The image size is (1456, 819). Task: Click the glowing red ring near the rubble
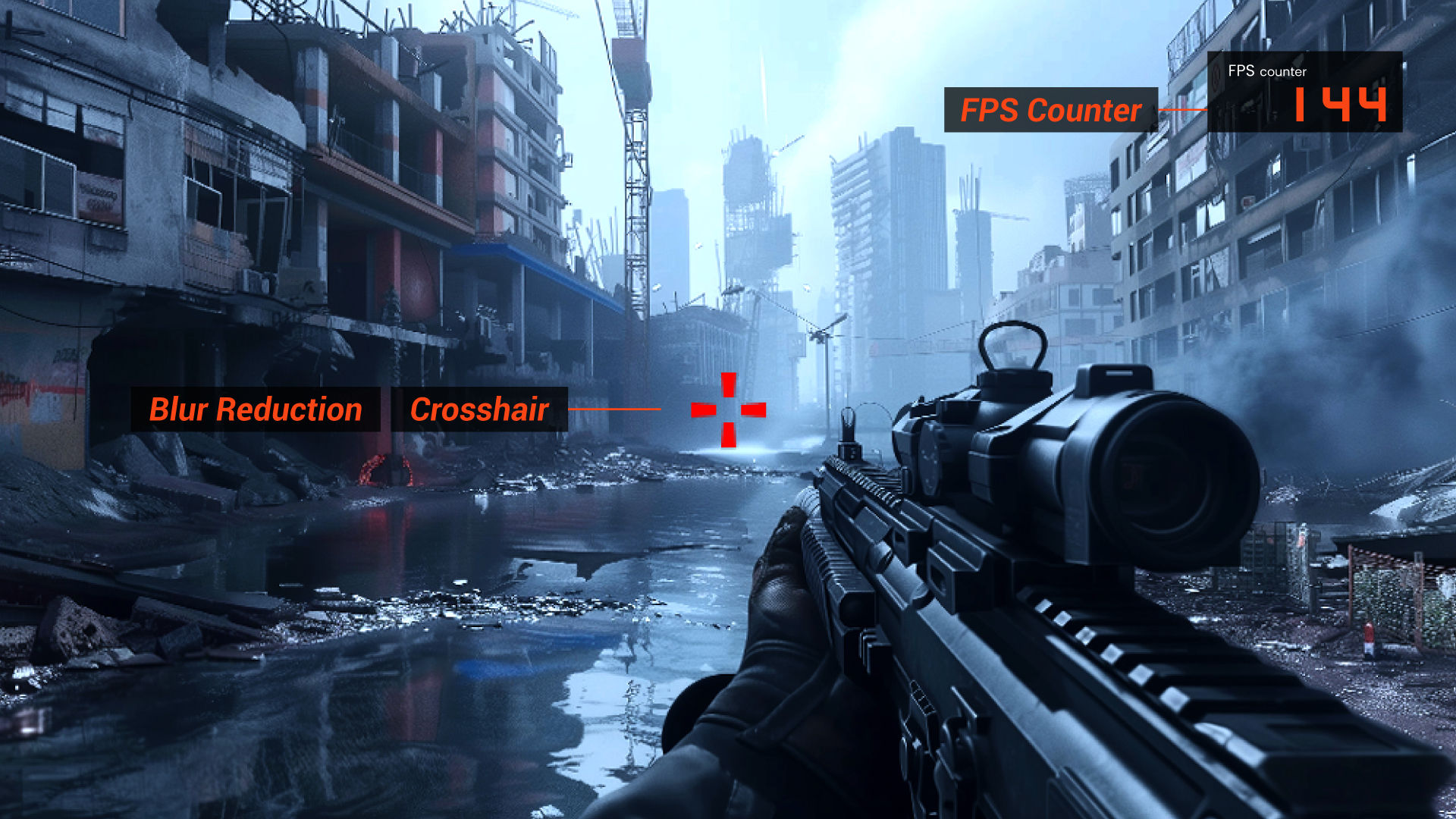pos(384,470)
